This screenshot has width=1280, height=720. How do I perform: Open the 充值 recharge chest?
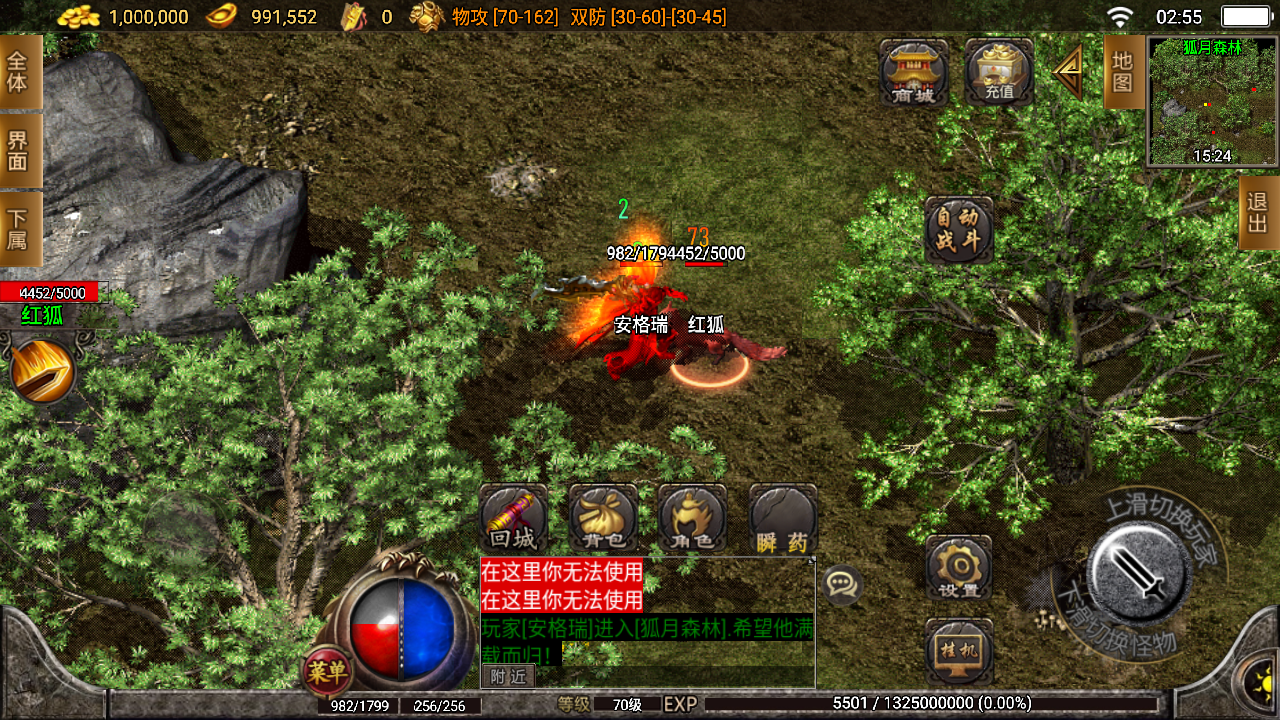click(x=999, y=72)
